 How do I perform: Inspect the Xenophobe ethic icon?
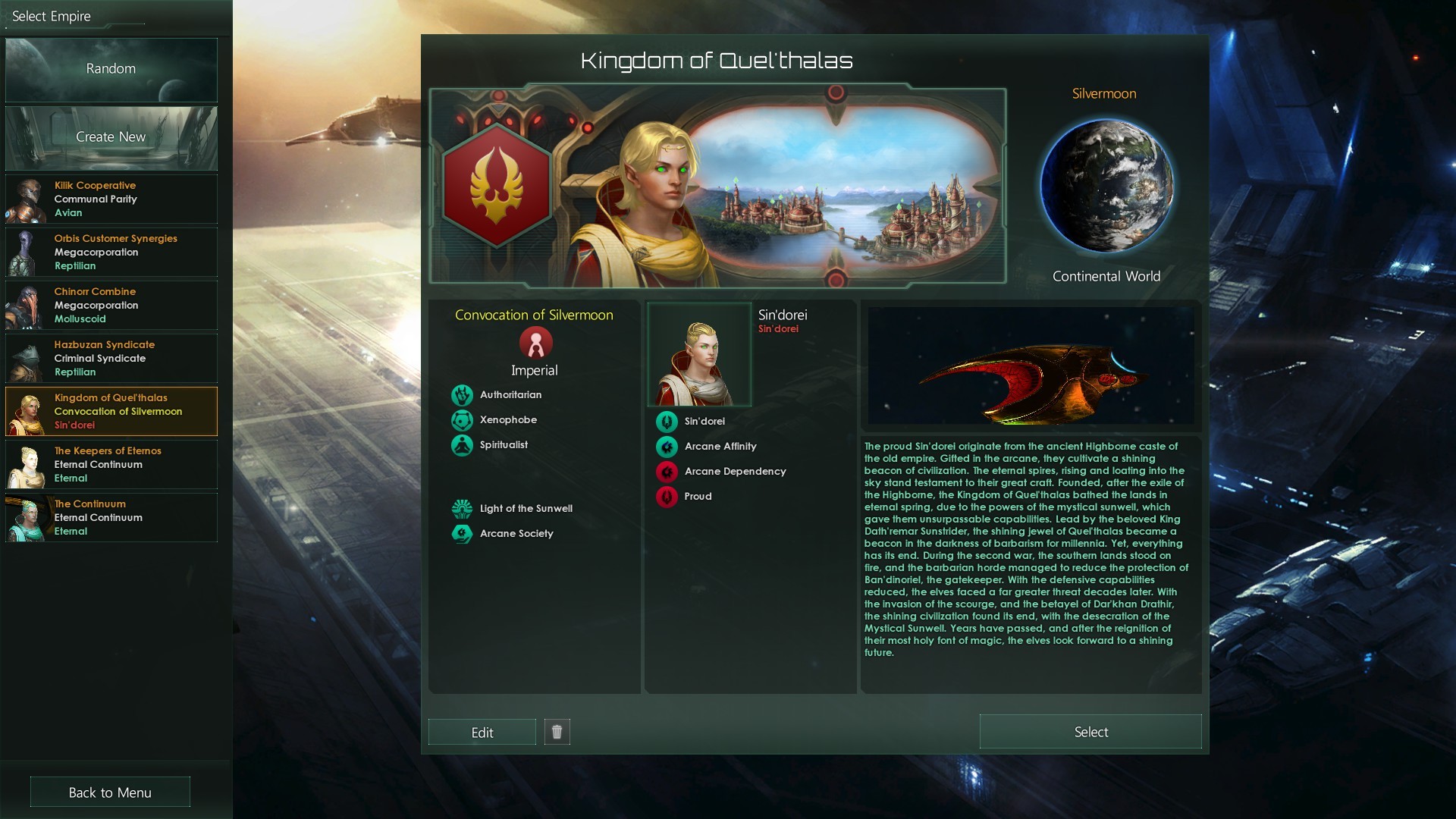[462, 420]
